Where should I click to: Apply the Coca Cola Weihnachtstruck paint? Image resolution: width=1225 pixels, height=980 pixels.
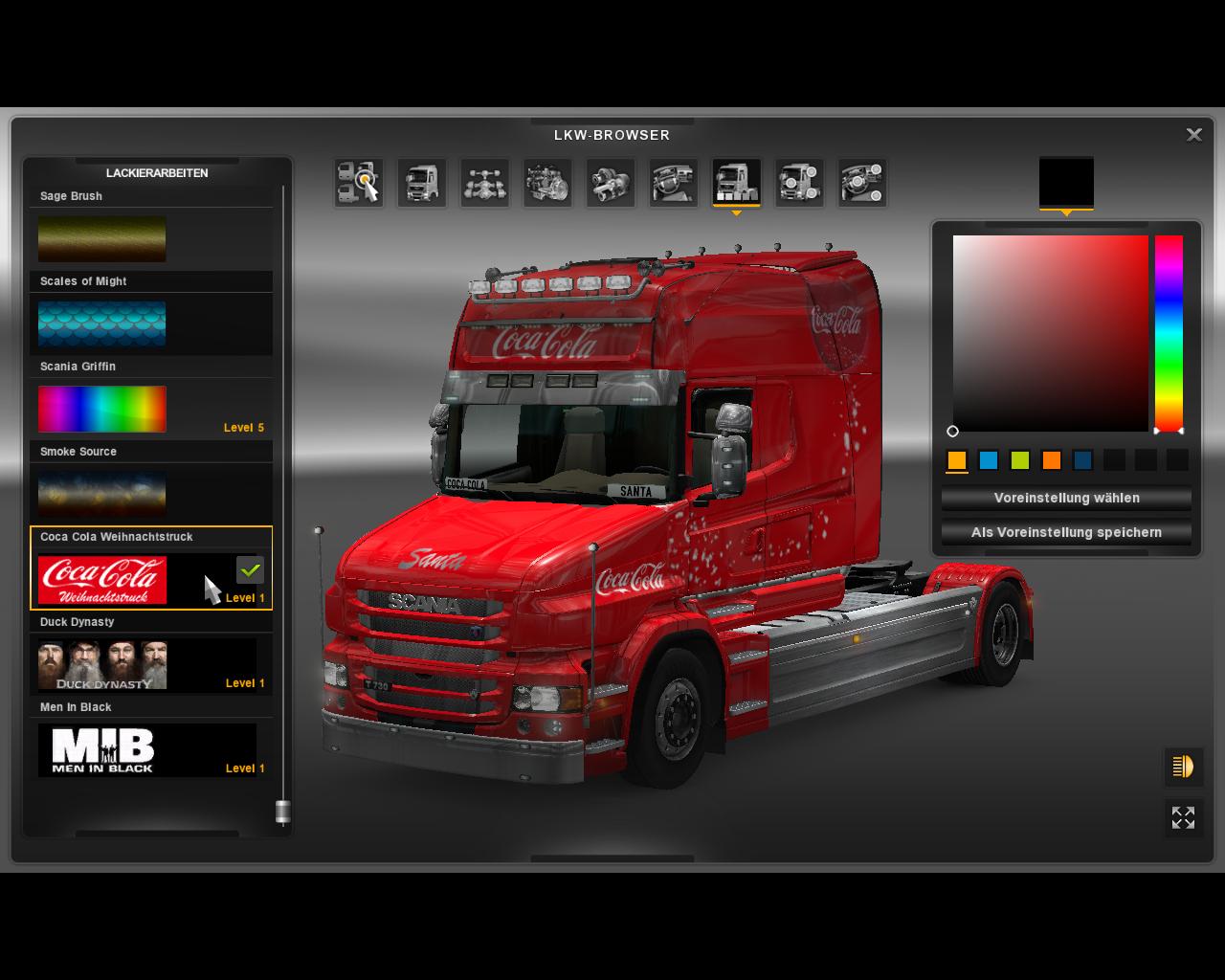[102, 580]
